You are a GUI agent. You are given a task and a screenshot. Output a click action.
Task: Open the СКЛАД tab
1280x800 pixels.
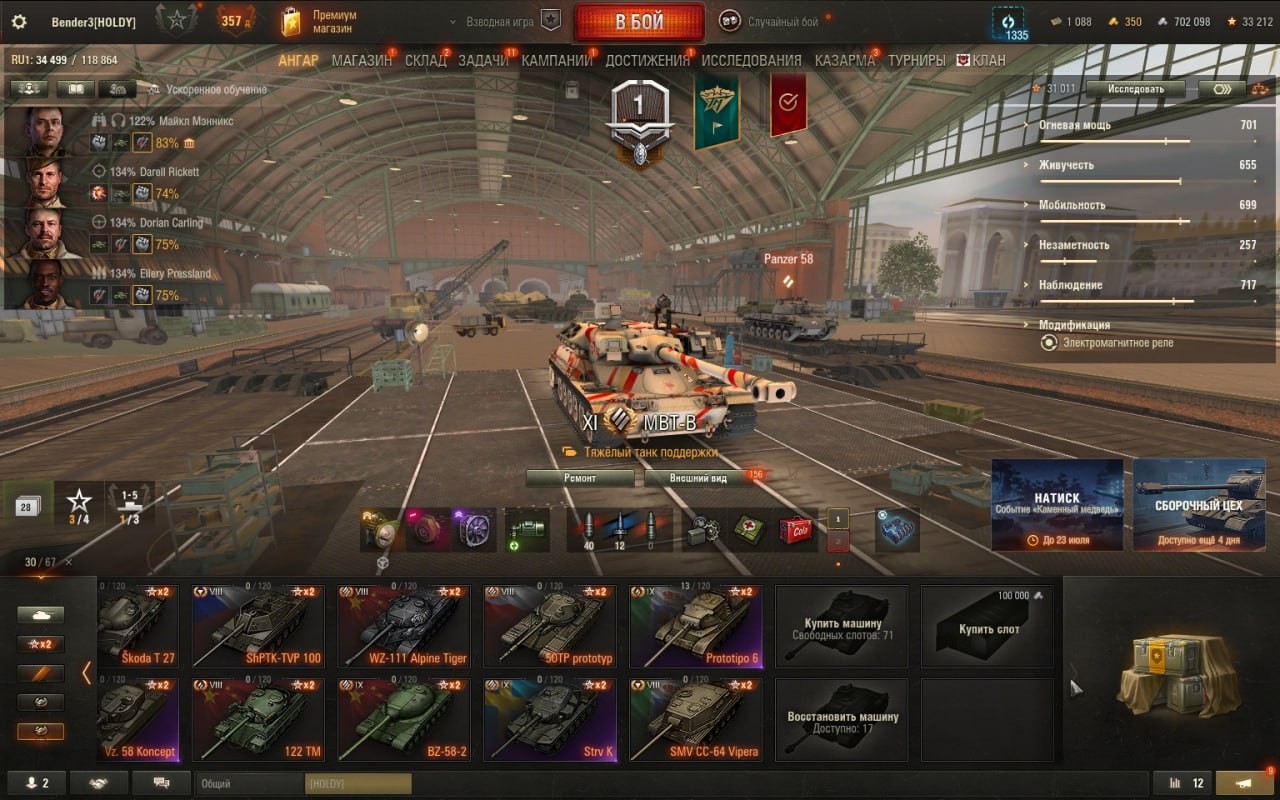[x=425, y=60]
